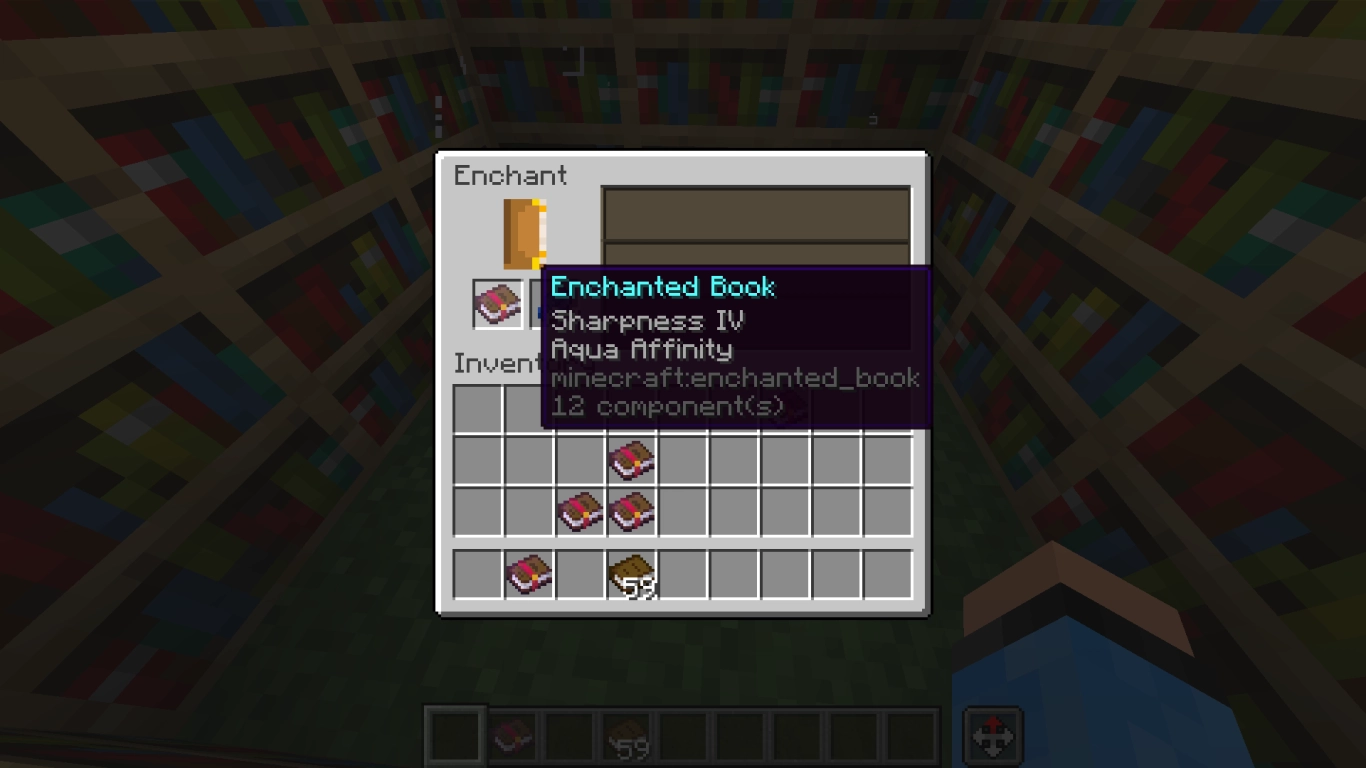Click the empty slot left of the bottom enchanted book
The image size is (1366, 768).
pos(477,573)
